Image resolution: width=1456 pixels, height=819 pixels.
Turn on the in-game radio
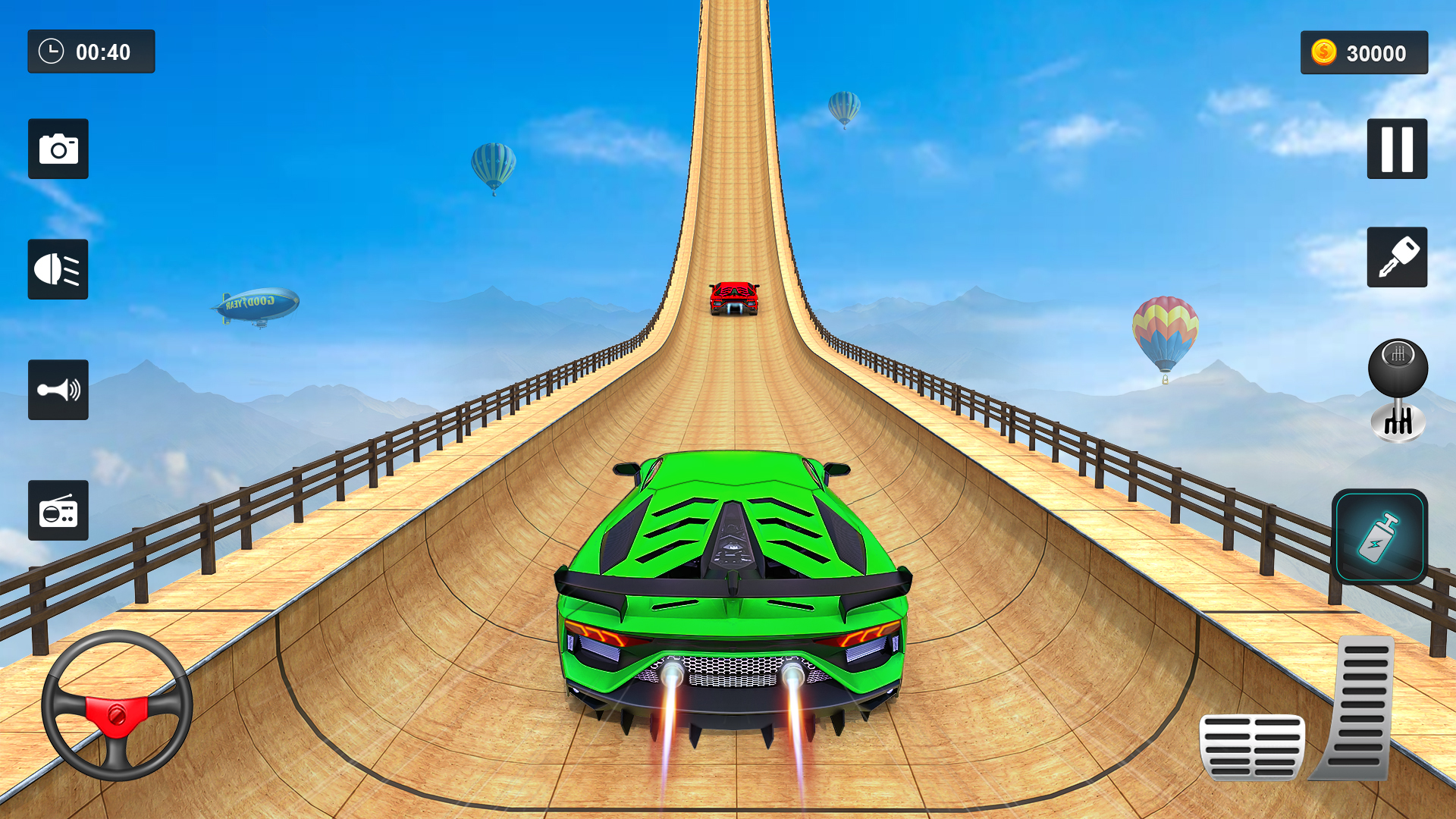click(x=58, y=511)
